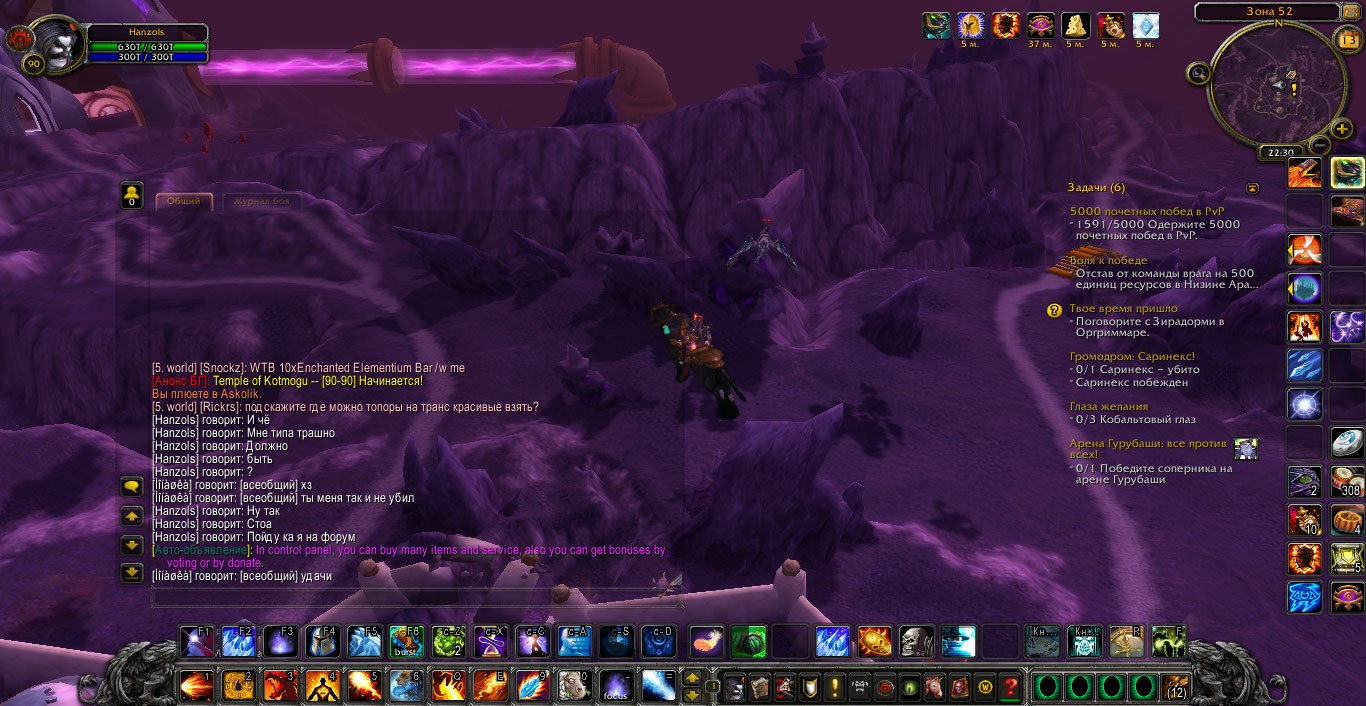Open the friends list button above chat
This screenshot has height=706, width=1366.
[131, 195]
